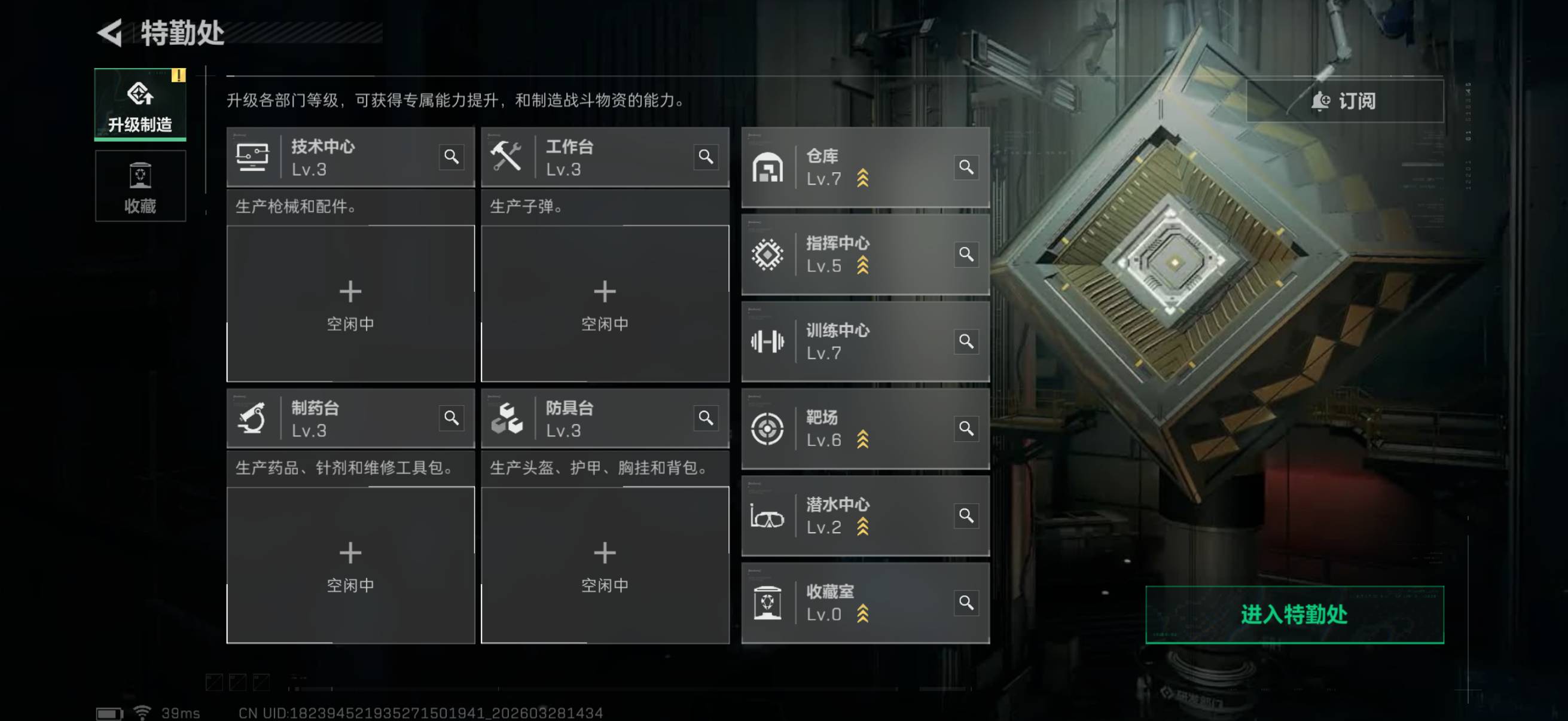Start production in the idle 技术中心 slot

(x=350, y=304)
